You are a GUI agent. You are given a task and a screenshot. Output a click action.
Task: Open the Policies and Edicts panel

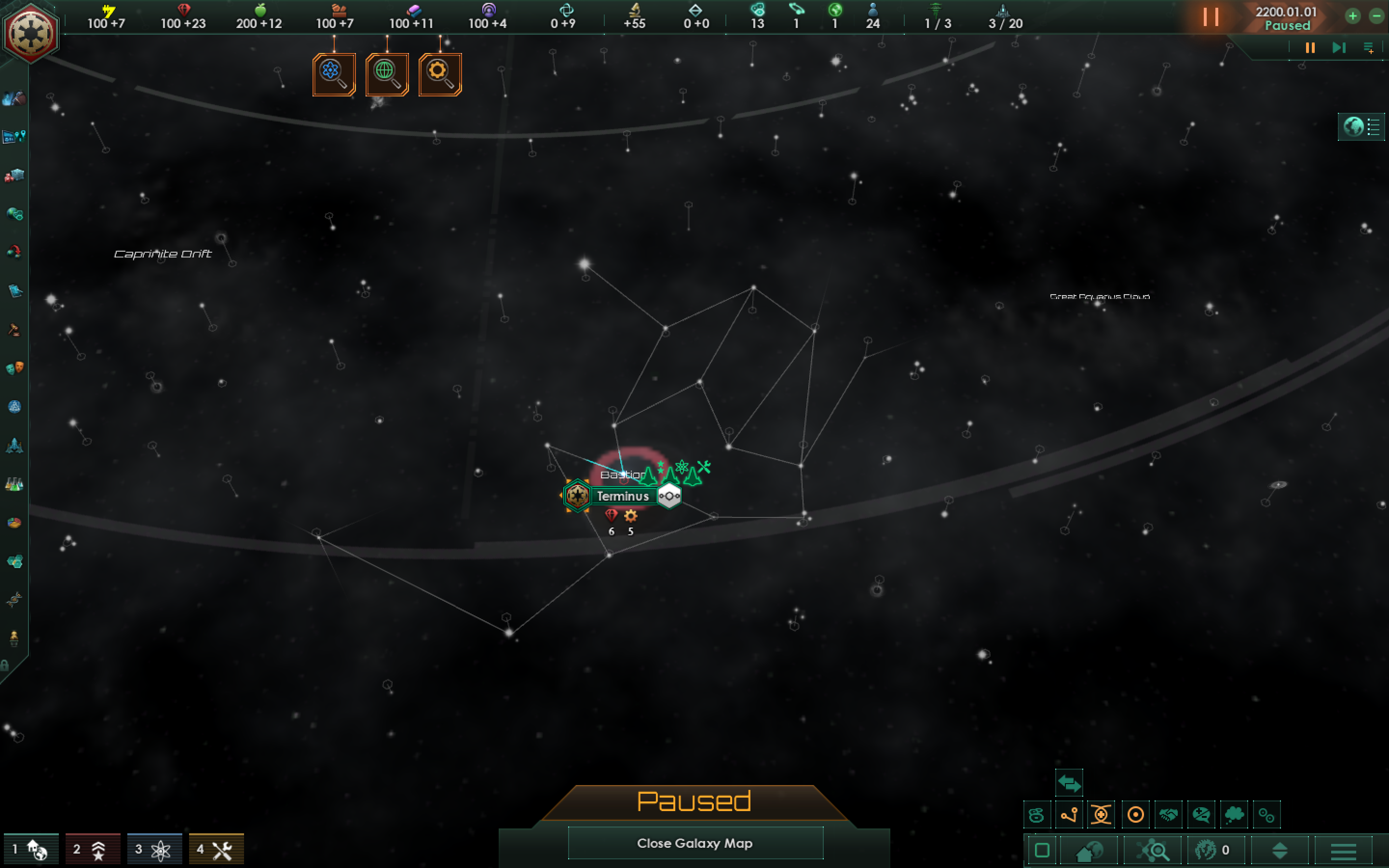(14, 329)
